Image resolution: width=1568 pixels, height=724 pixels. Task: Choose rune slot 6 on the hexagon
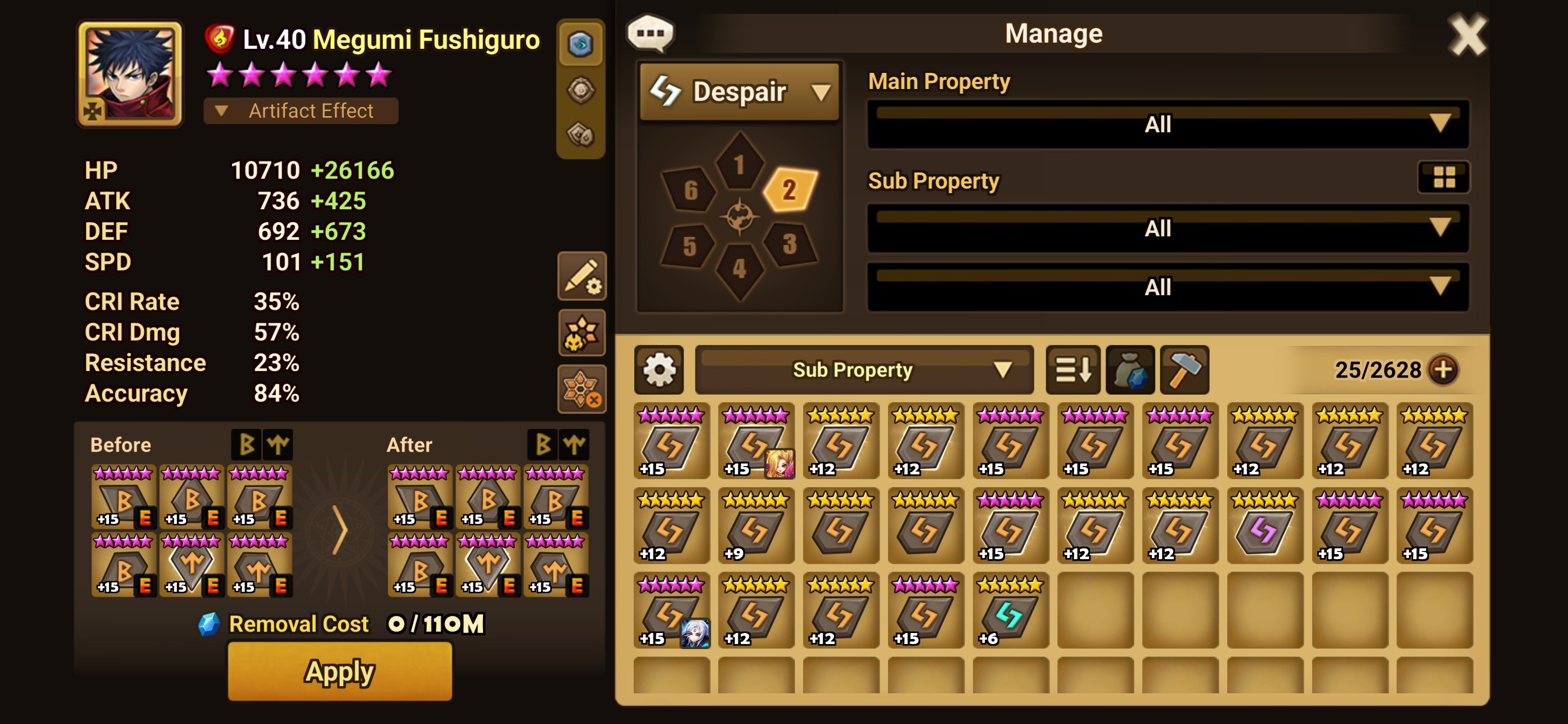[x=690, y=190]
